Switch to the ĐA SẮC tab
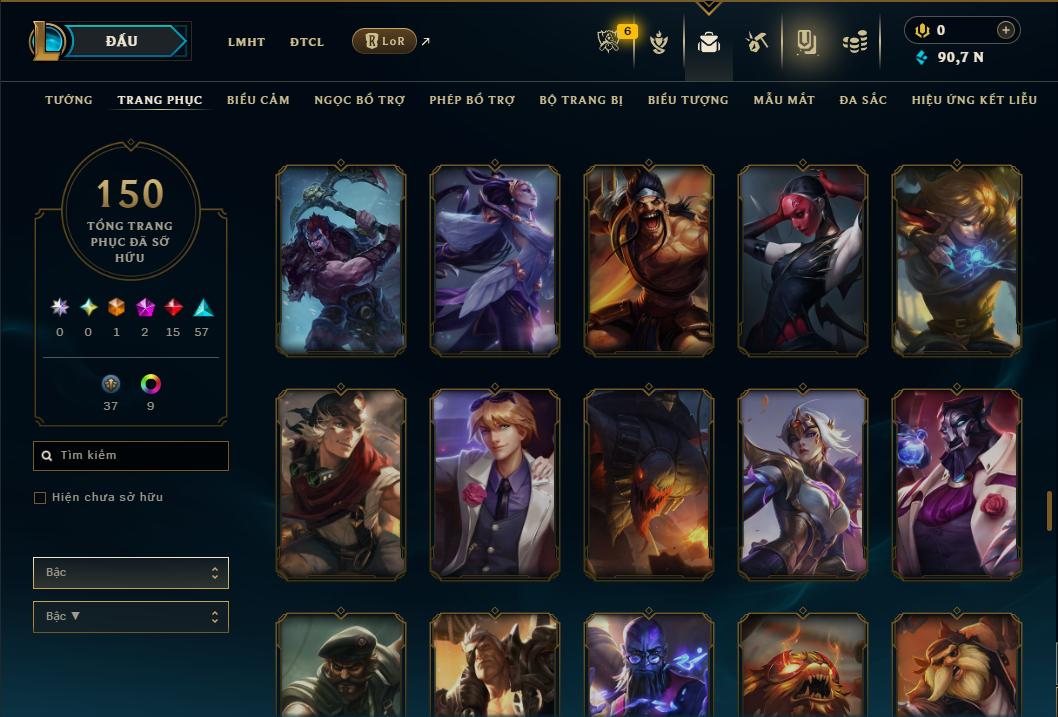The image size is (1058, 717). click(x=863, y=100)
